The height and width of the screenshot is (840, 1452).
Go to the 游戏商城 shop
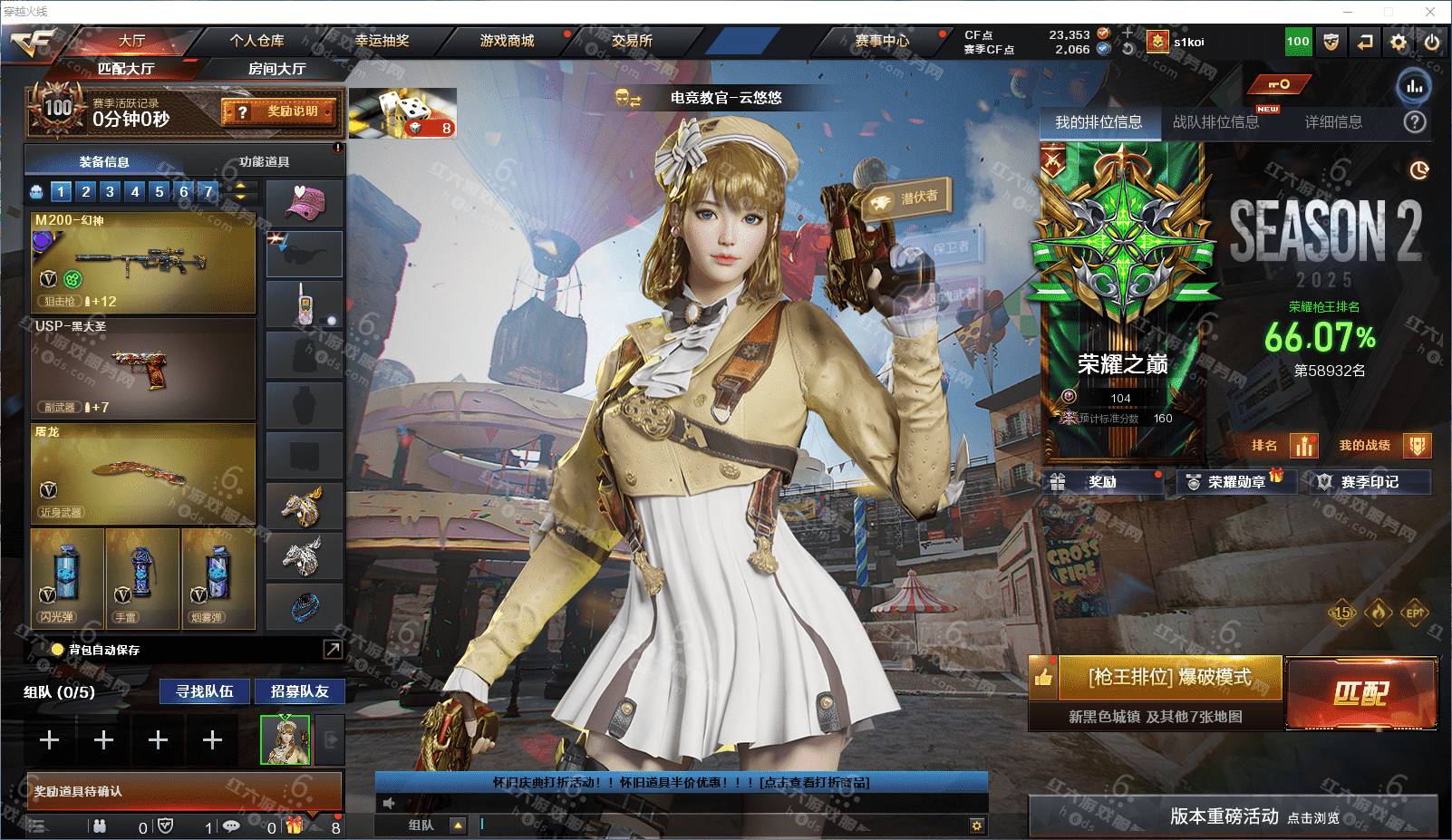(x=507, y=41)
